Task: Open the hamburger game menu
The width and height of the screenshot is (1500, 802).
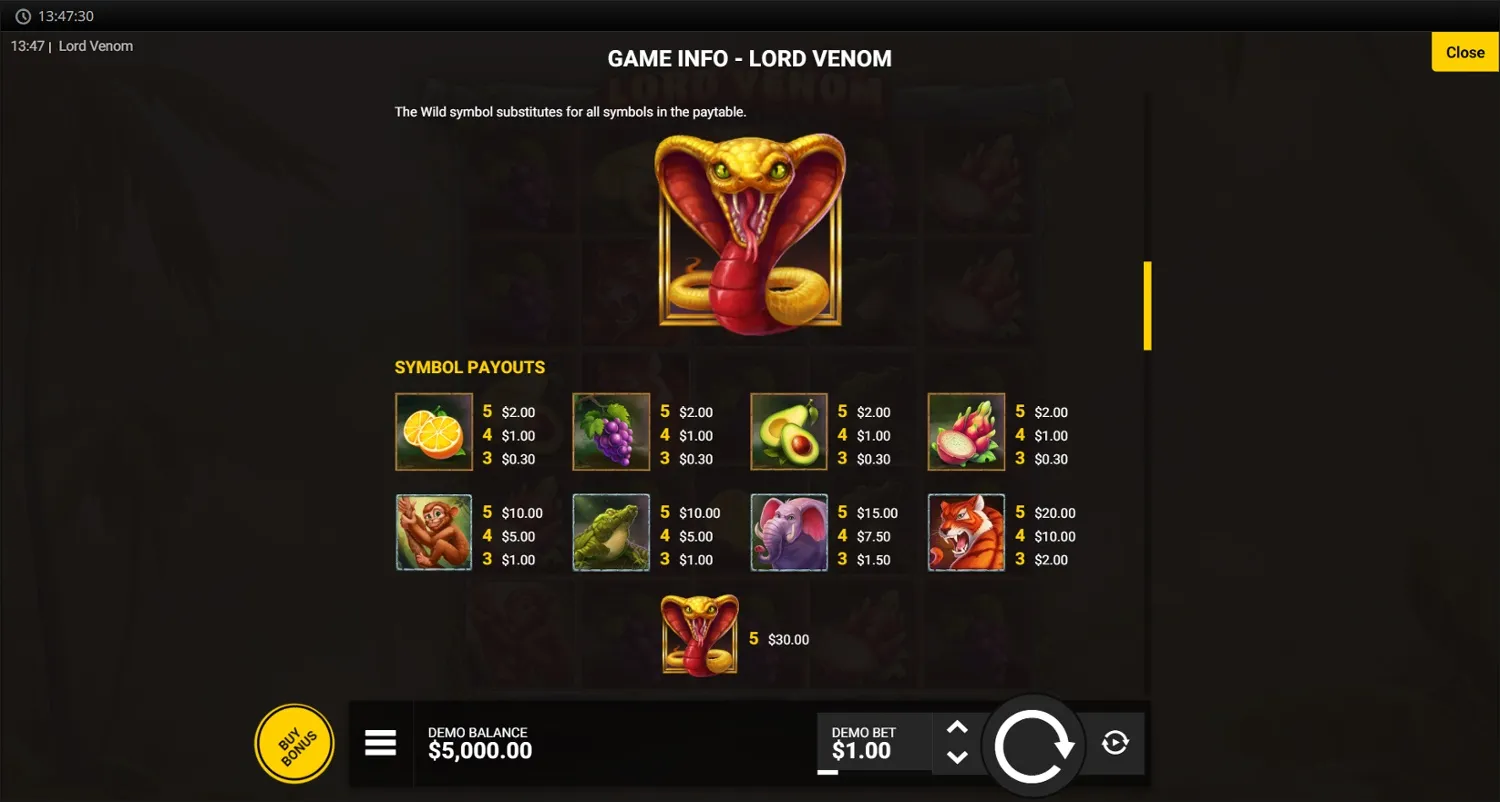Action: coord(381,743)
